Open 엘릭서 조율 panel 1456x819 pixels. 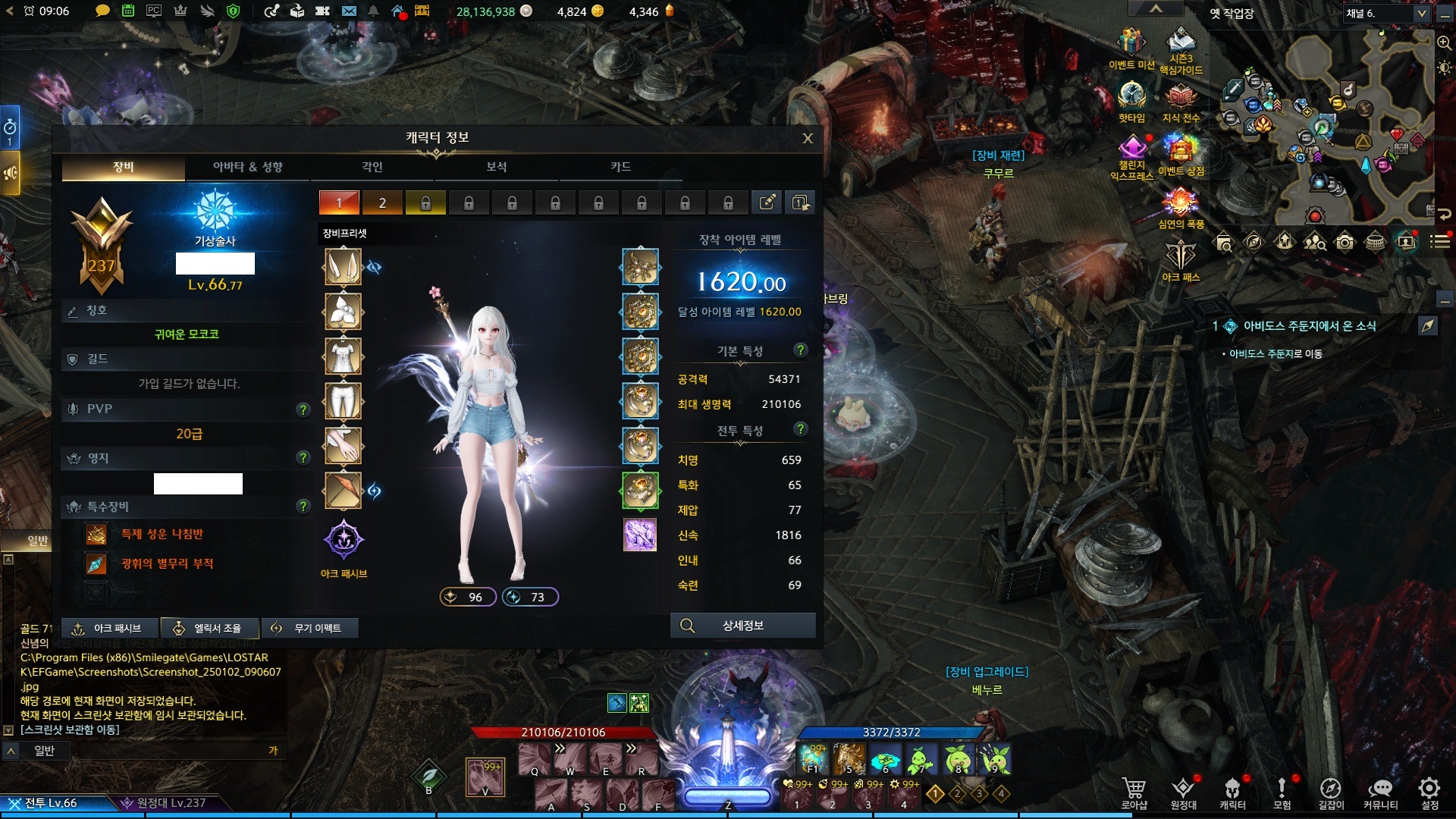(210, 628)
